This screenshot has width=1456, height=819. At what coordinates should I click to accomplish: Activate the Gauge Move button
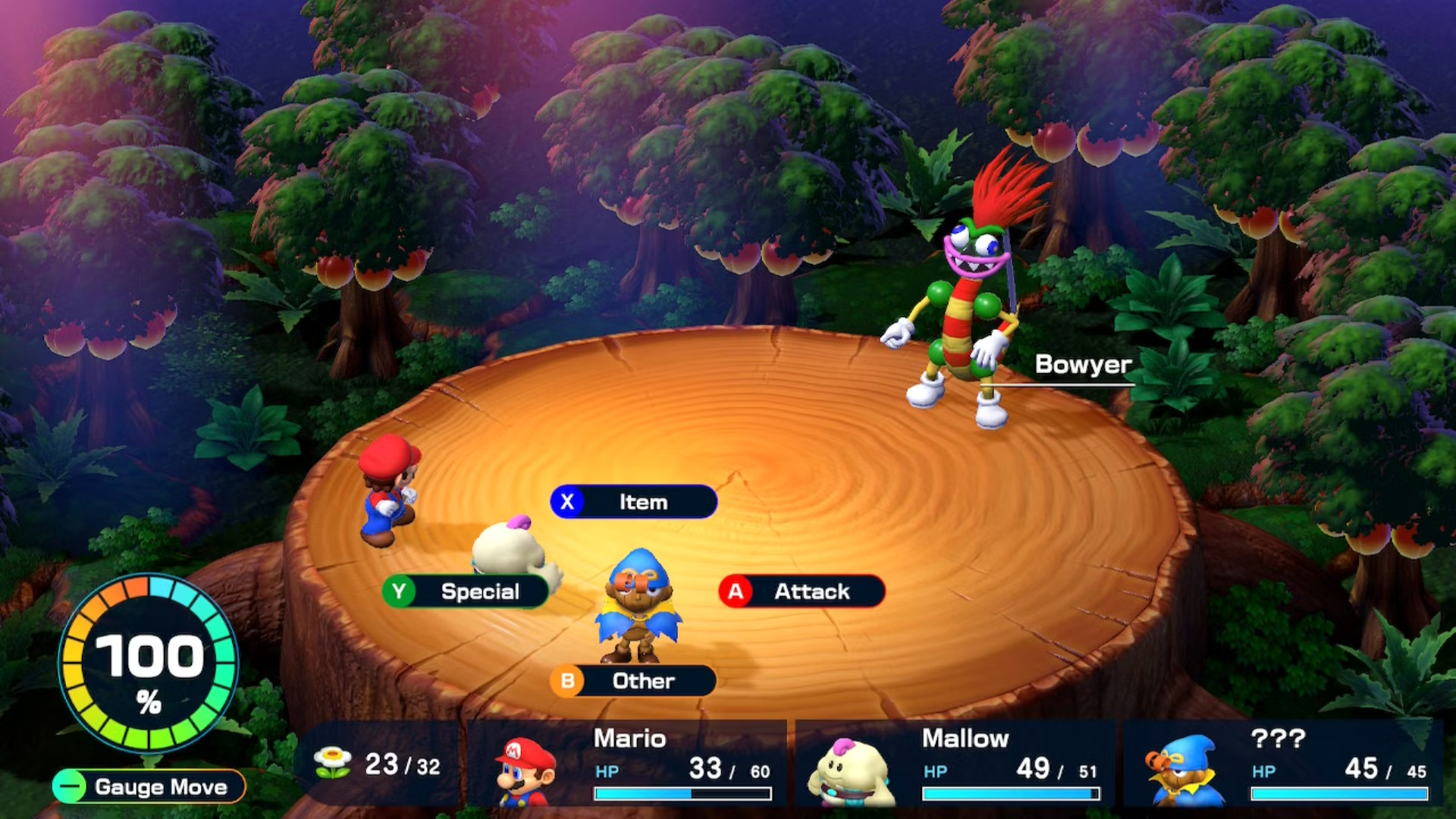(149, 786)
